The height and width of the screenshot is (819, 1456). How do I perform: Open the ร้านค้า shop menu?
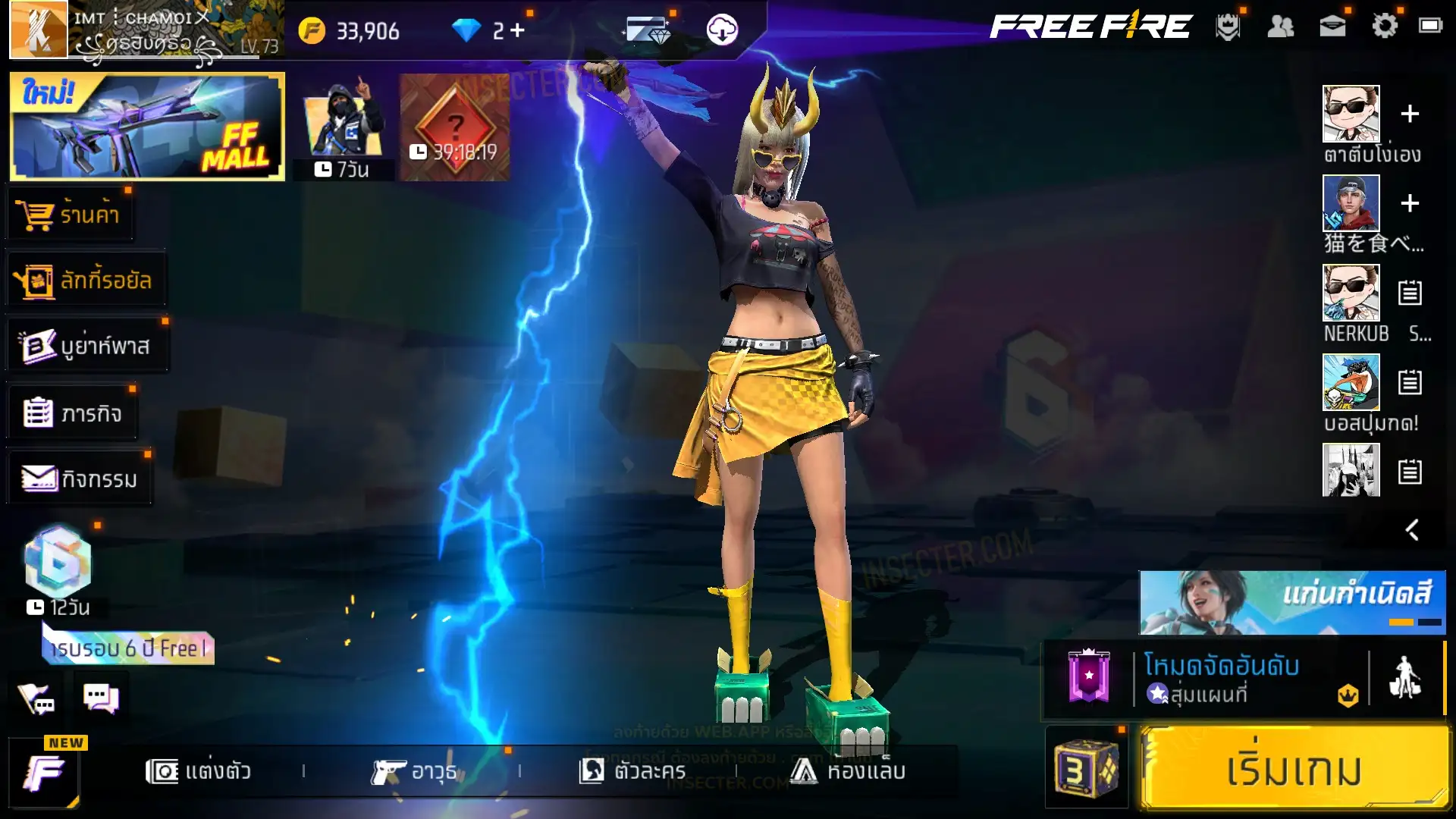click(x=71, y=215)
